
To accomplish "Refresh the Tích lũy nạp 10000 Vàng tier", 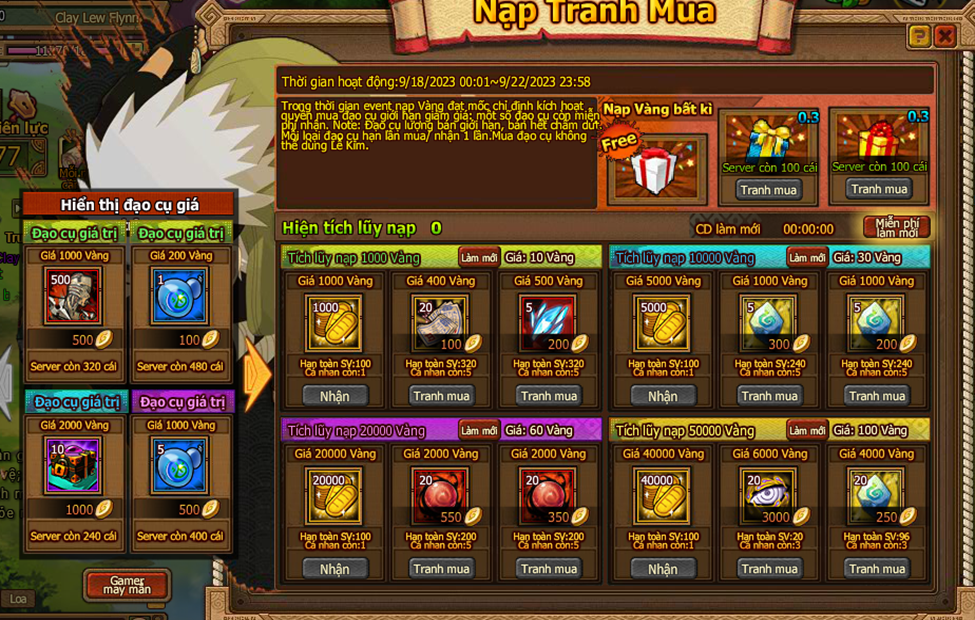I will (x=806, y=258).
